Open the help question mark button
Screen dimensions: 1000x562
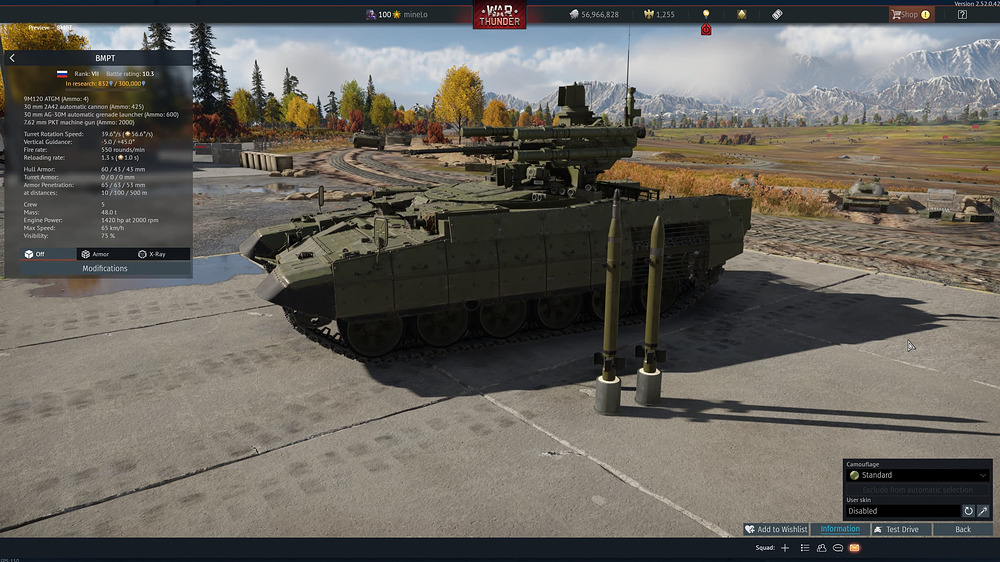pyautogui.click(x=962, y=15)
